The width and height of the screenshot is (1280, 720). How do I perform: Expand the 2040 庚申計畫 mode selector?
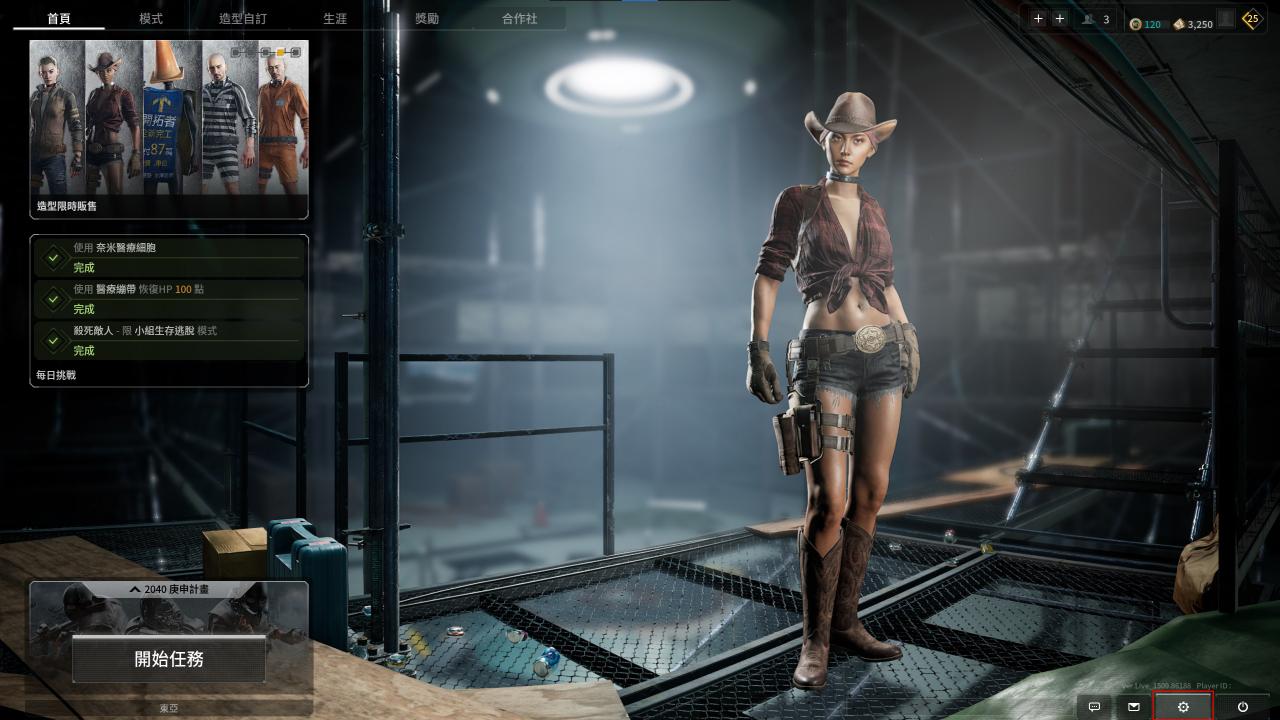(x=169, y=590)
